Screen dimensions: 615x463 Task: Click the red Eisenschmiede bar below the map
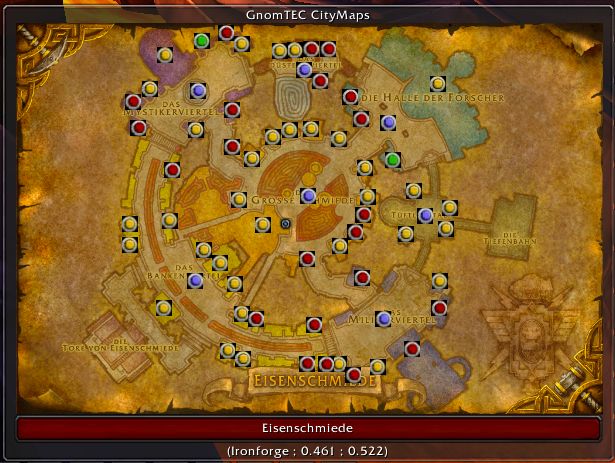click(308, 428)
